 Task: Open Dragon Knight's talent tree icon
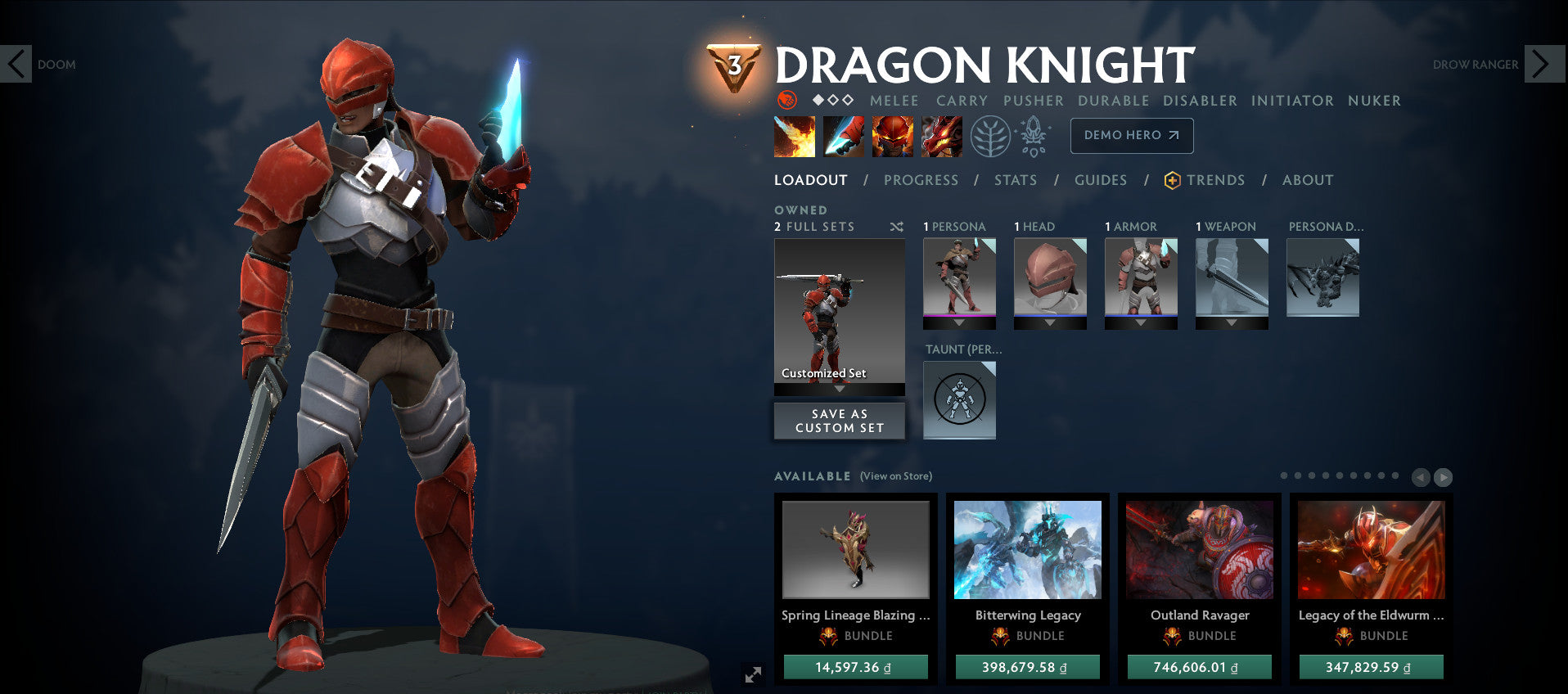pyautogui.click(x=992, y=137)
